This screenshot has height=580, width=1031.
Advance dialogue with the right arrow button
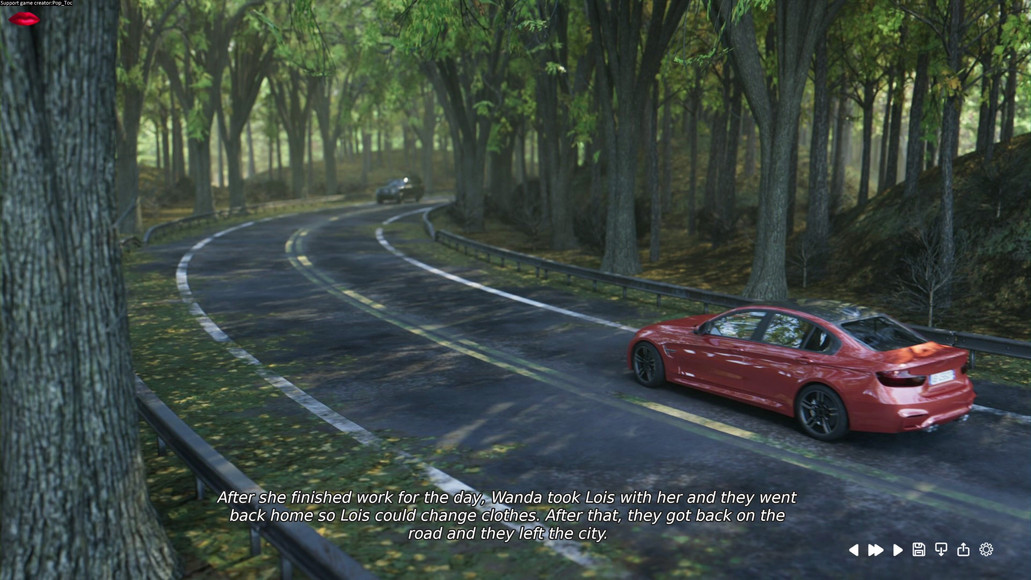[898, 550]
